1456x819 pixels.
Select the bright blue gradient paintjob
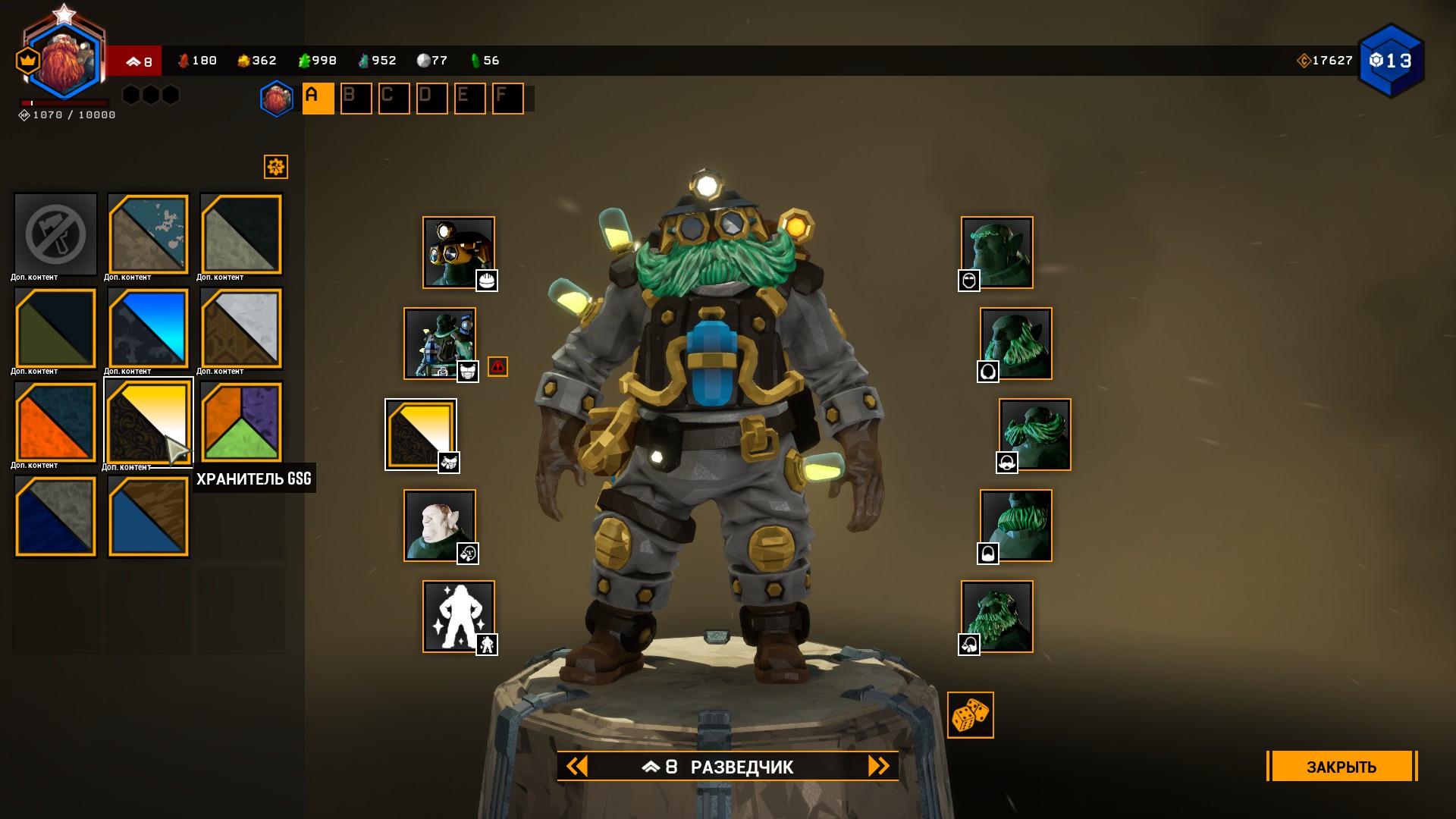148,328
